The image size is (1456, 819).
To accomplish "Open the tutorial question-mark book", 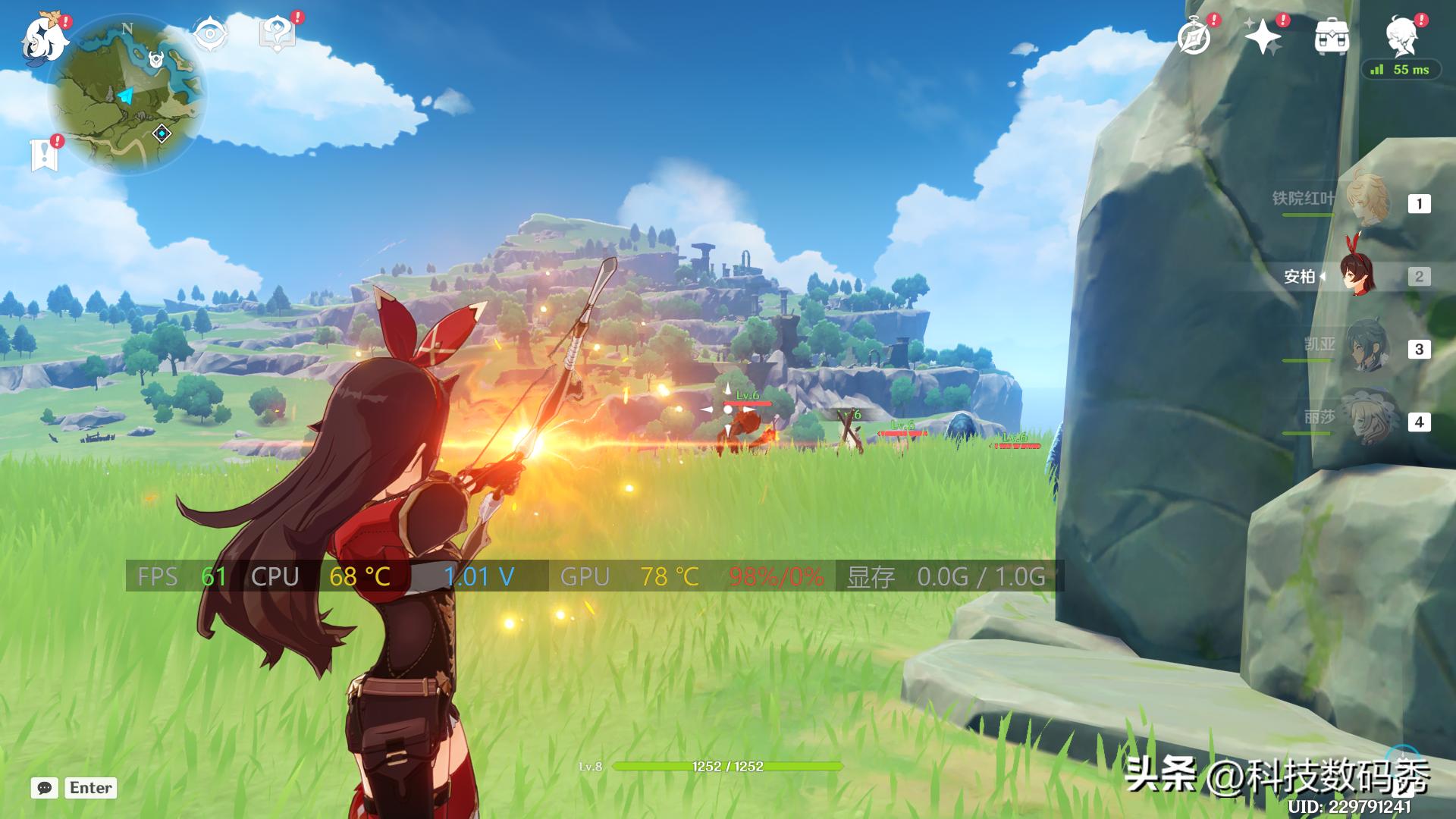I will pyautogui.click(x=278, y=34).
